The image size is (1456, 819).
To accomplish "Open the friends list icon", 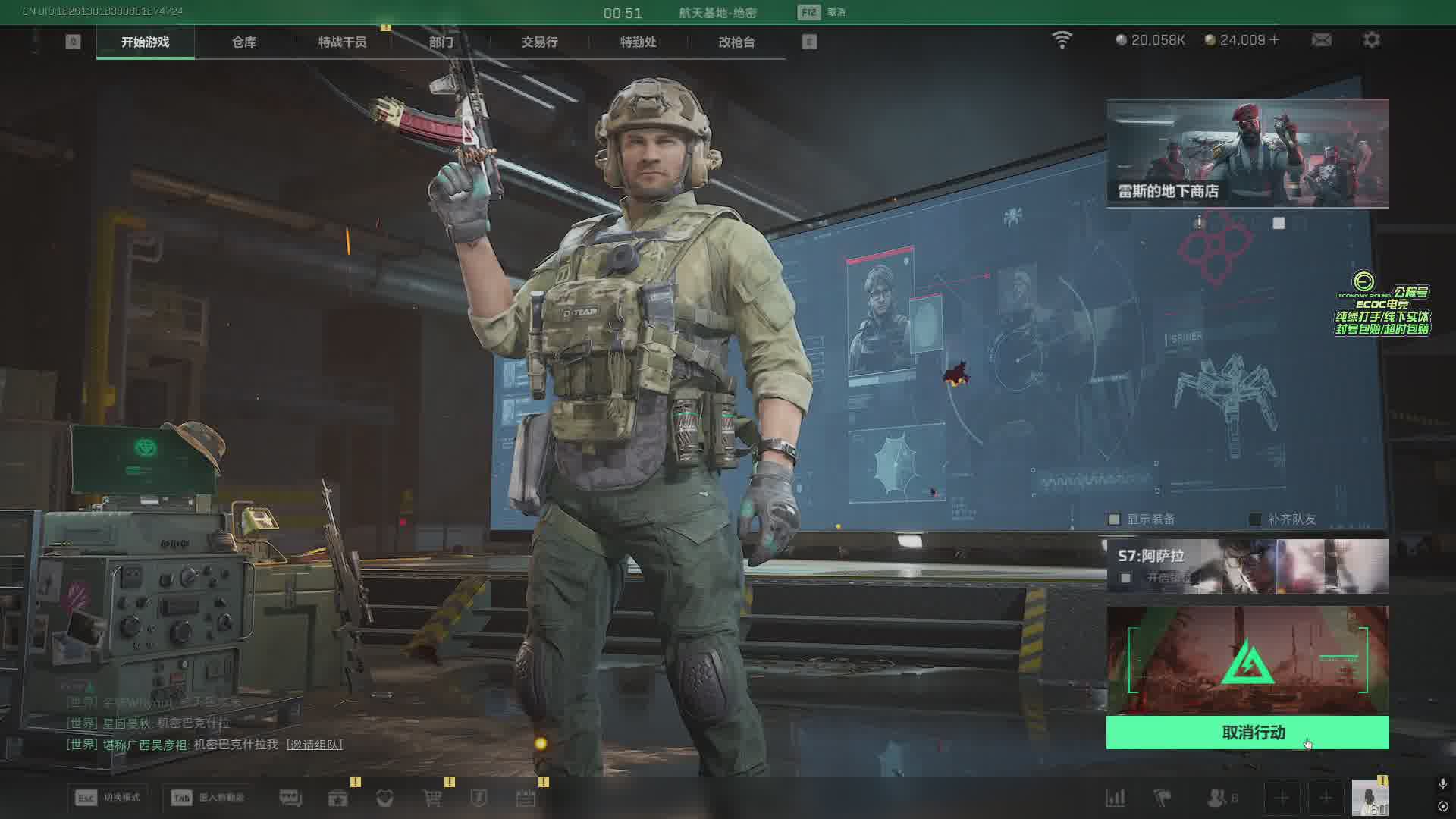I will (x=1217, y=798).
